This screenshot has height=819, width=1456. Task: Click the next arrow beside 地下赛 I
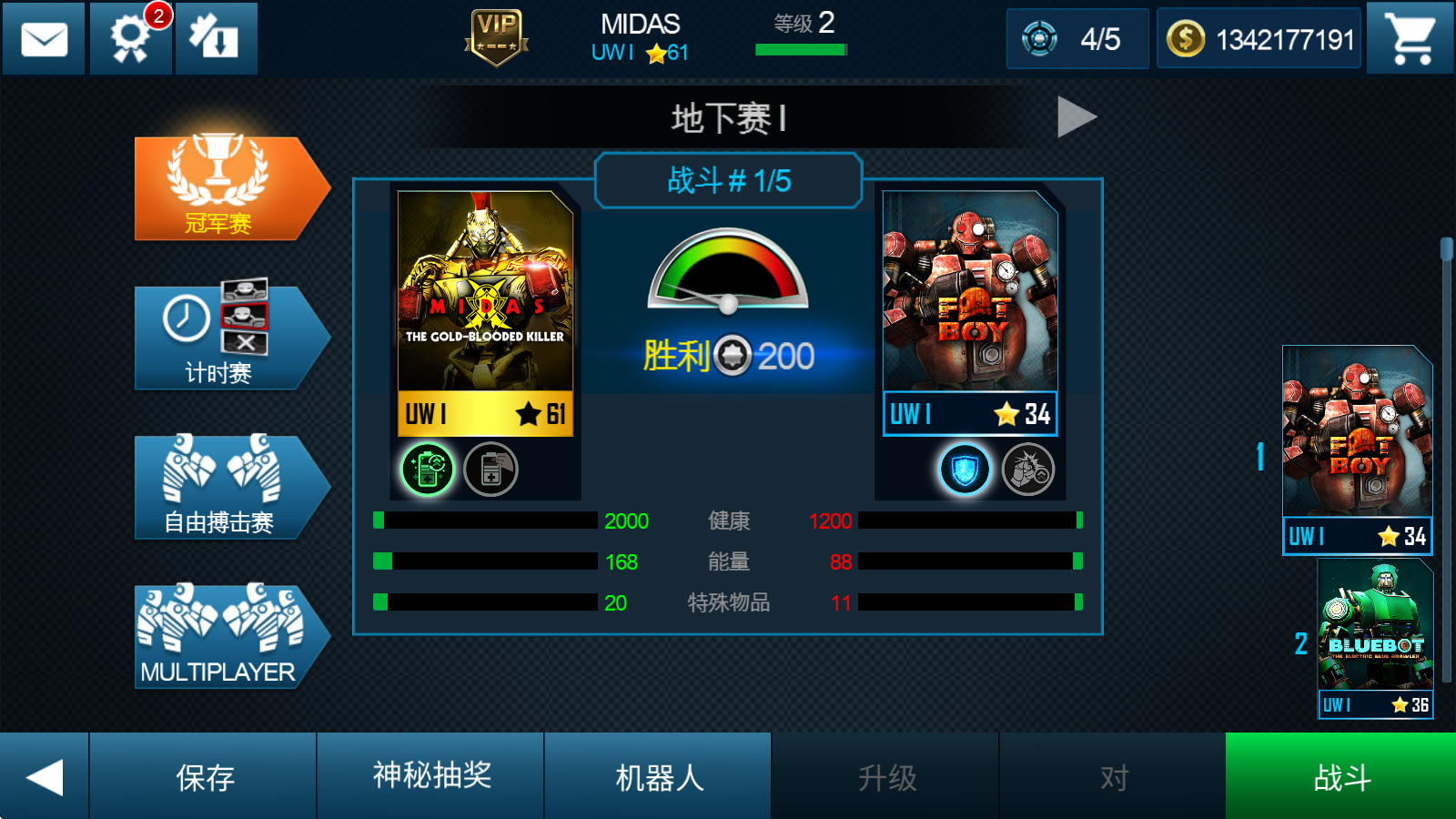[1077, 116]
